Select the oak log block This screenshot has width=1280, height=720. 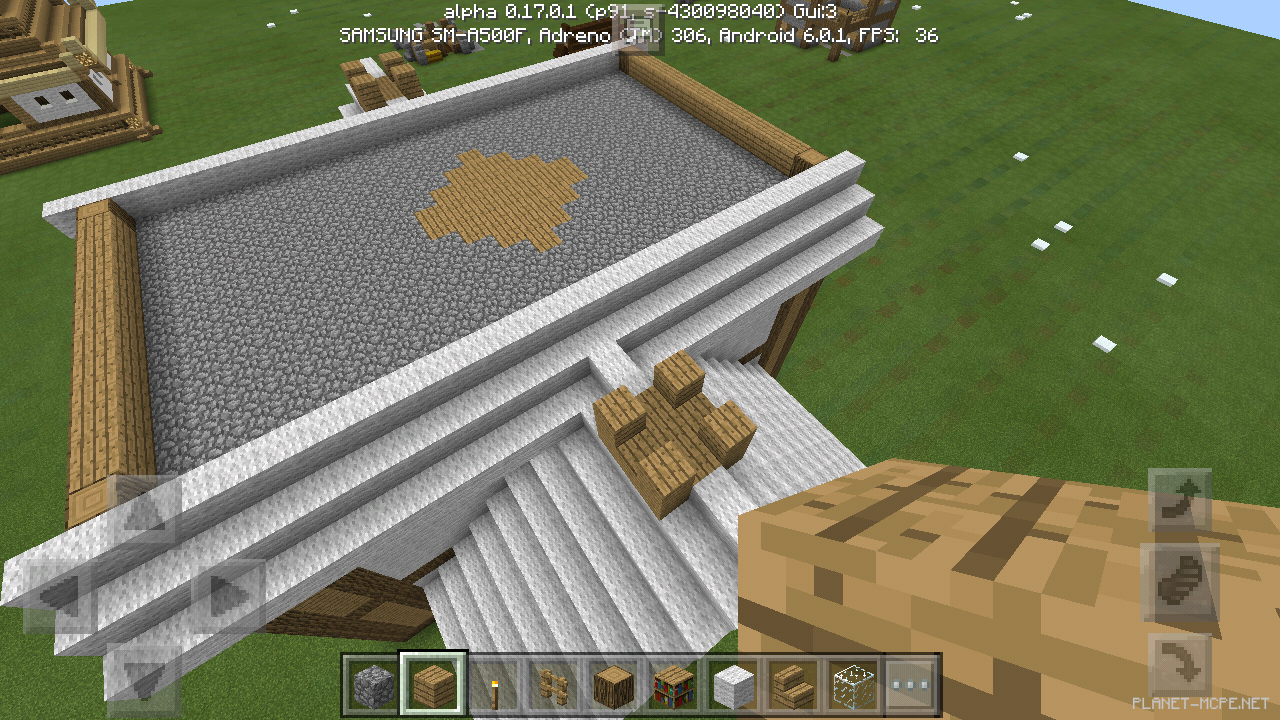click(614, 684)
